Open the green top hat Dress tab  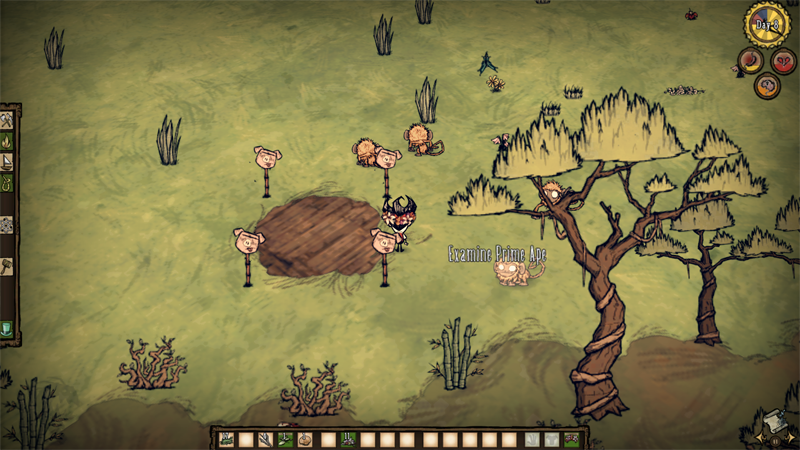tap(8, 327)
